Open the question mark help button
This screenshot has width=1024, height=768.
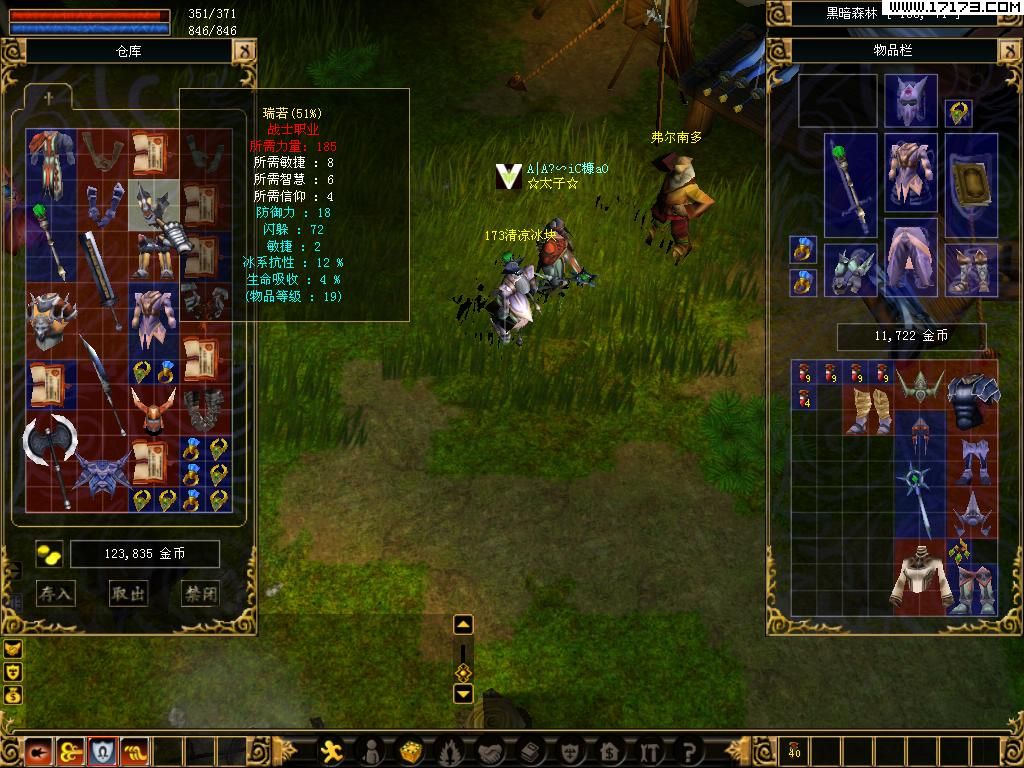pos(689,750)
